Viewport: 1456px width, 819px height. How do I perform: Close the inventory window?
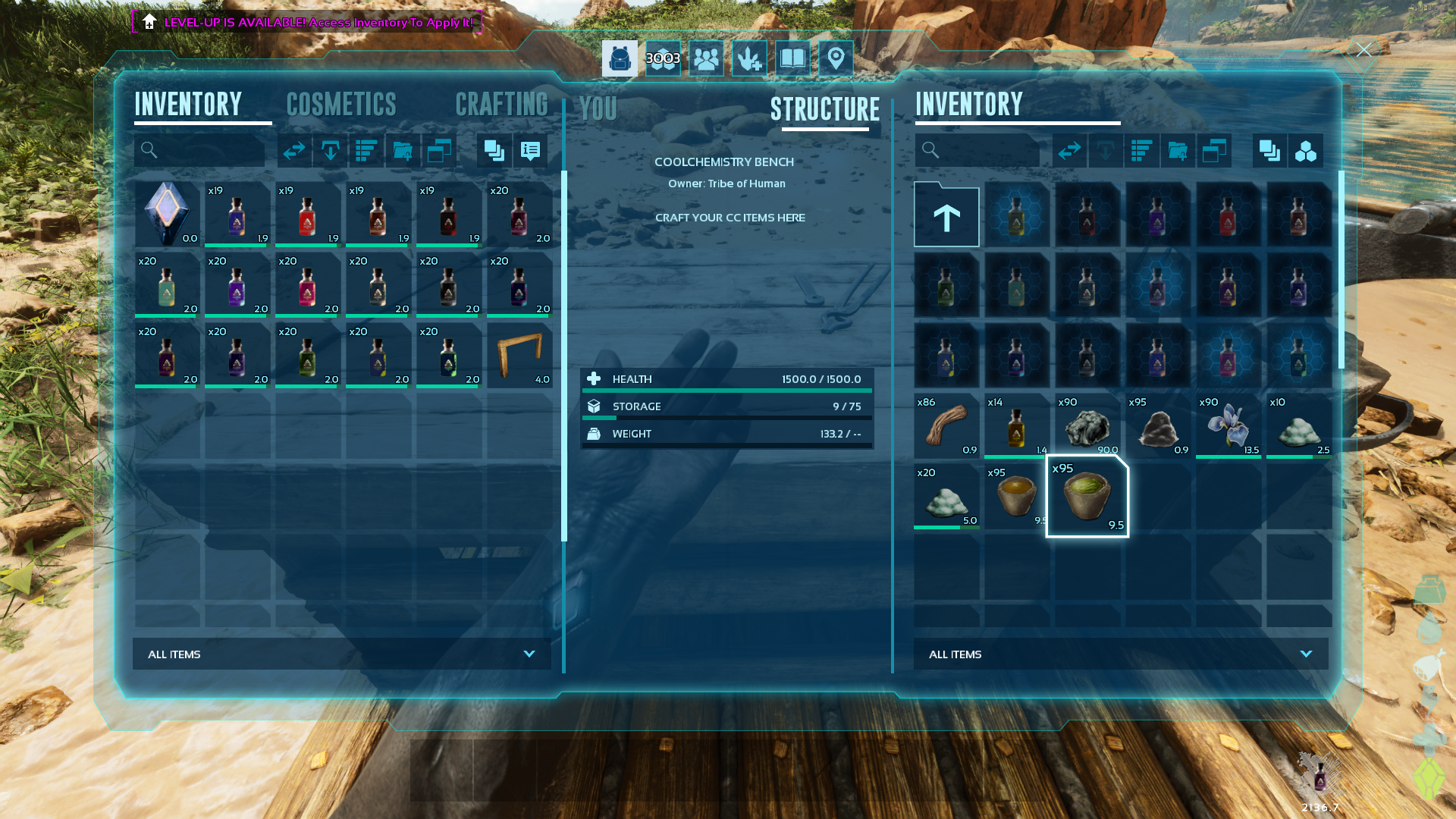point(1363,51)
